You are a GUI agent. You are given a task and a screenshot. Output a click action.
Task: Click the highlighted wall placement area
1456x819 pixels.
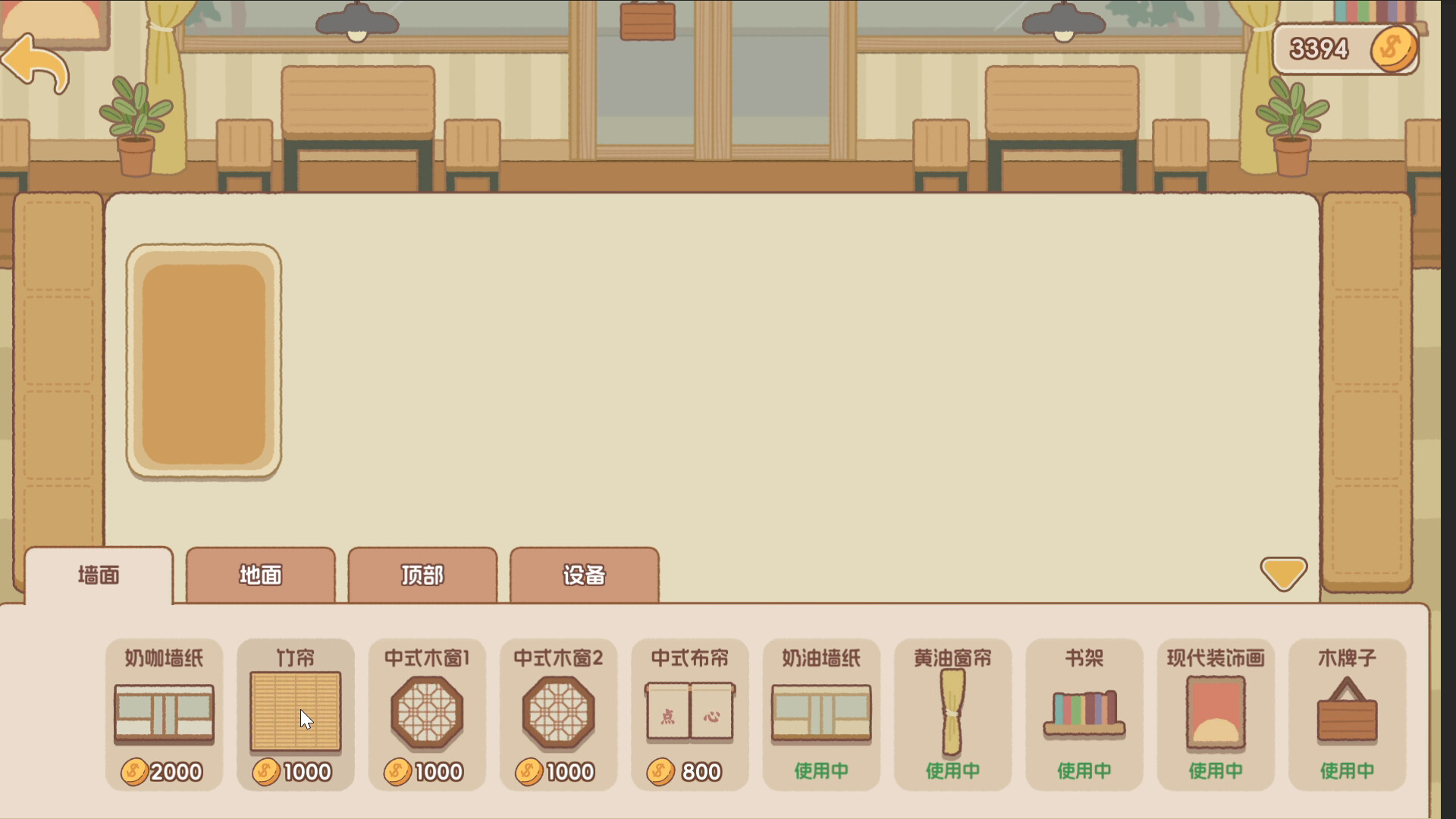tap(203, 362)
